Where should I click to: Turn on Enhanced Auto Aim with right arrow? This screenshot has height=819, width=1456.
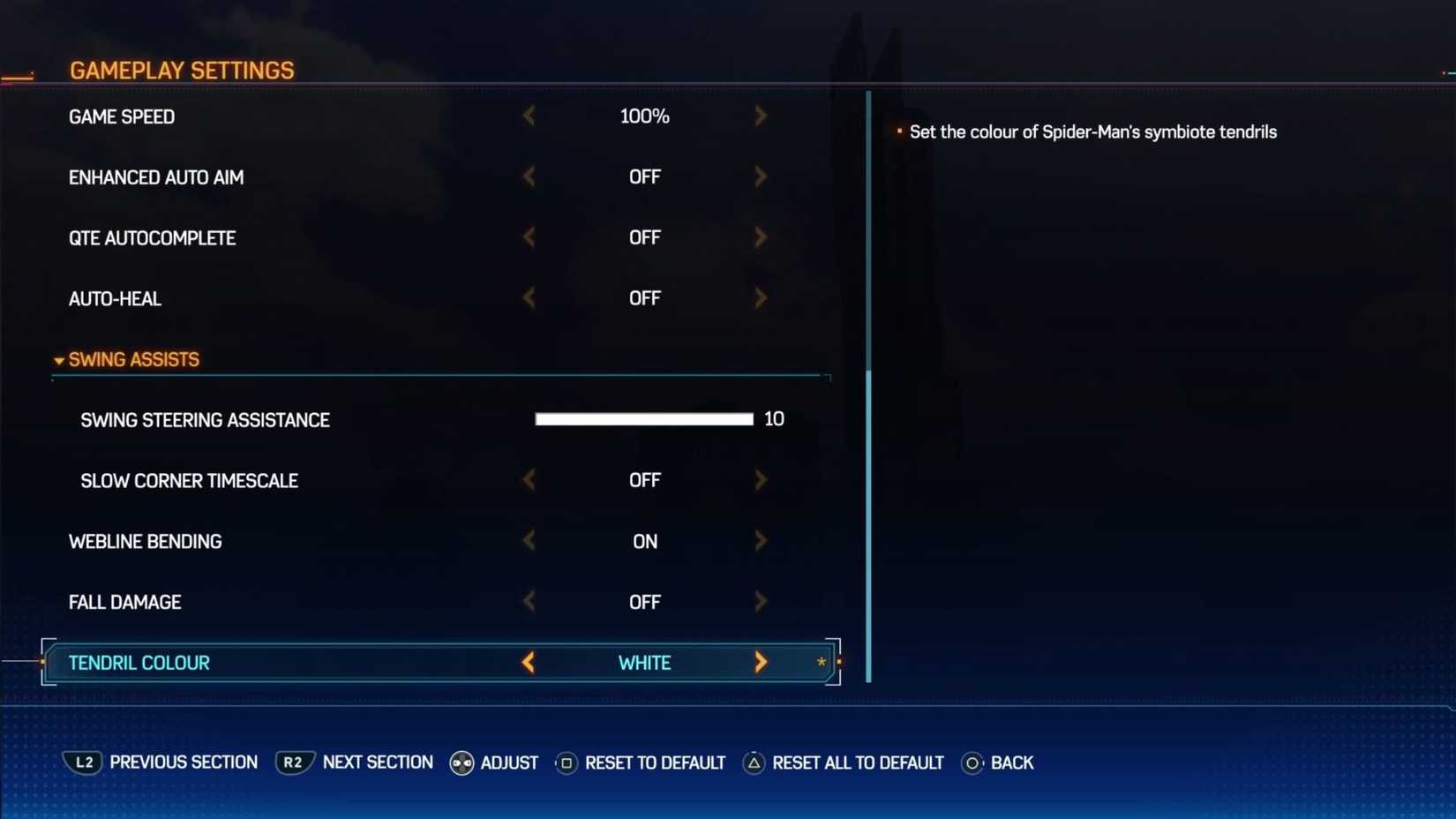(761, 177)
